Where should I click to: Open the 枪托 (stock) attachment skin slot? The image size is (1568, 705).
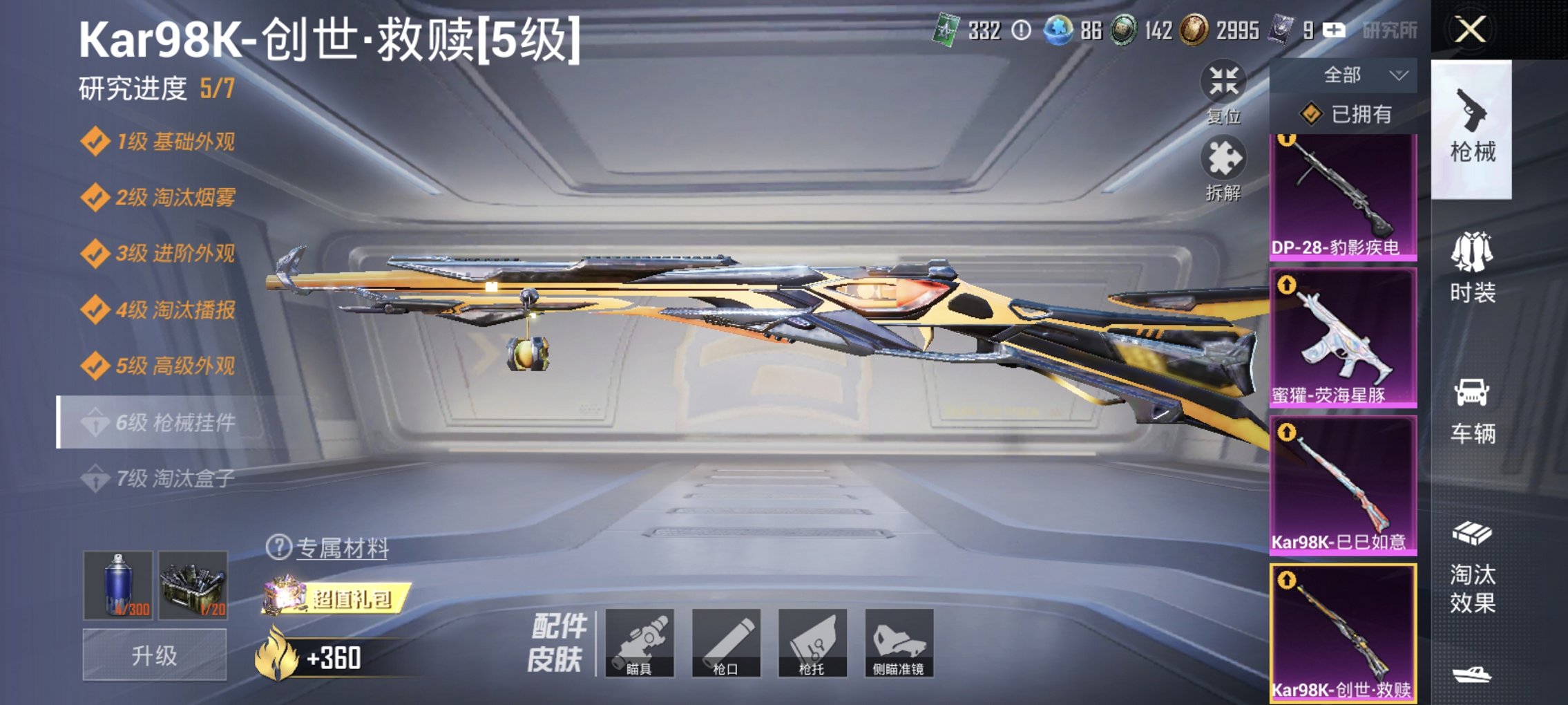click(x=814, y=643)
